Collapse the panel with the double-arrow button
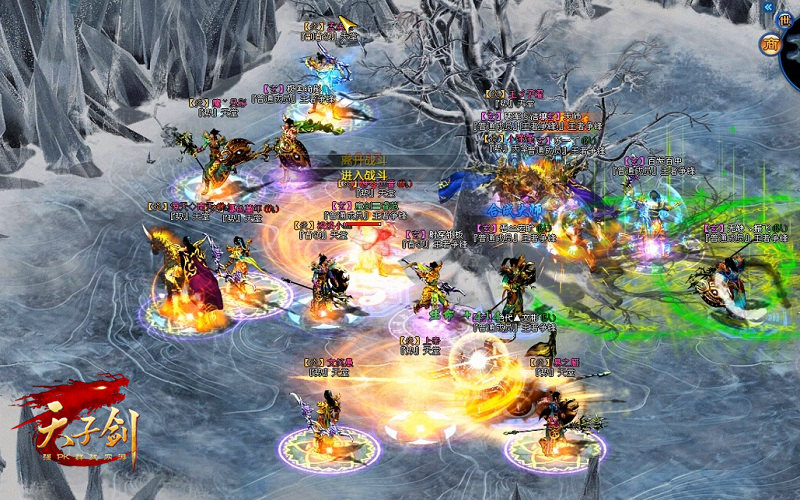 pyautogui.click(x=769, y=7)
